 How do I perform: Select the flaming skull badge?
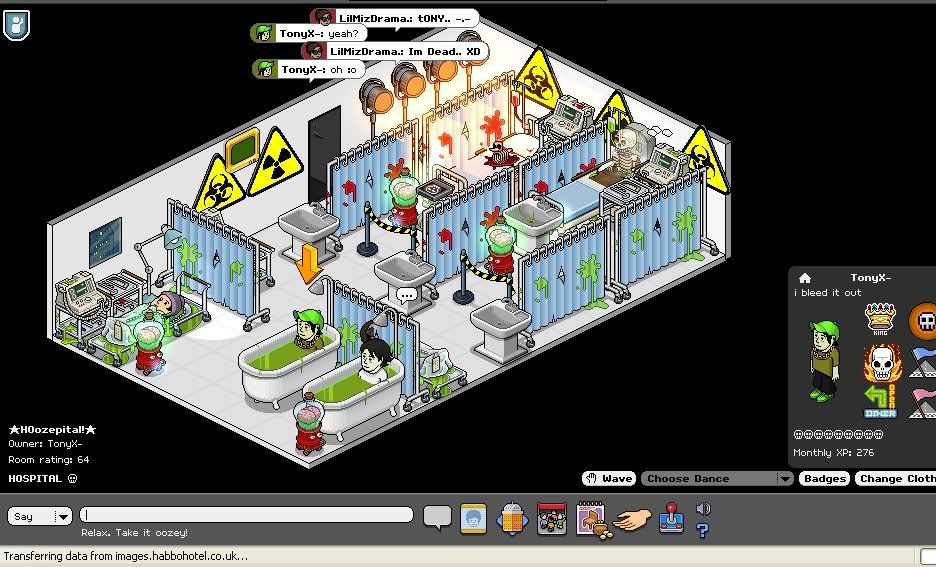pos(880,361)
